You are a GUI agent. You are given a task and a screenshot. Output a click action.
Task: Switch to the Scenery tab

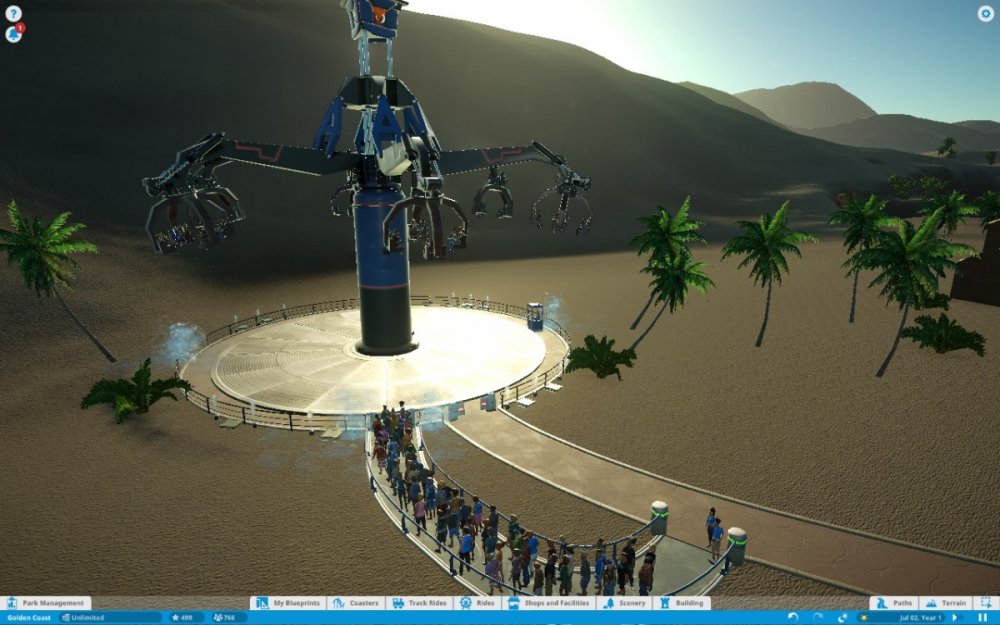click(625, 603)
